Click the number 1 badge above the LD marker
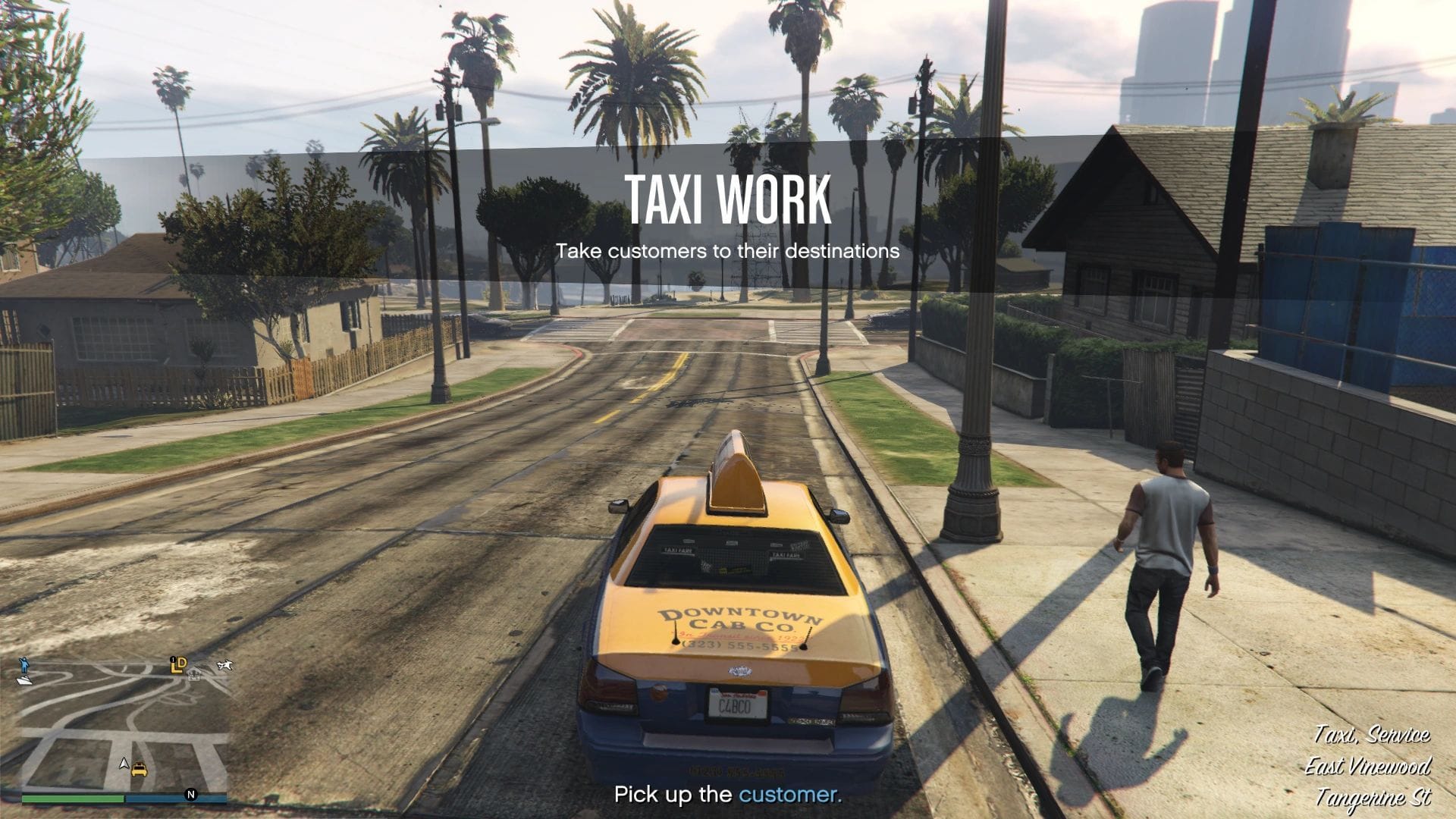 173,658
